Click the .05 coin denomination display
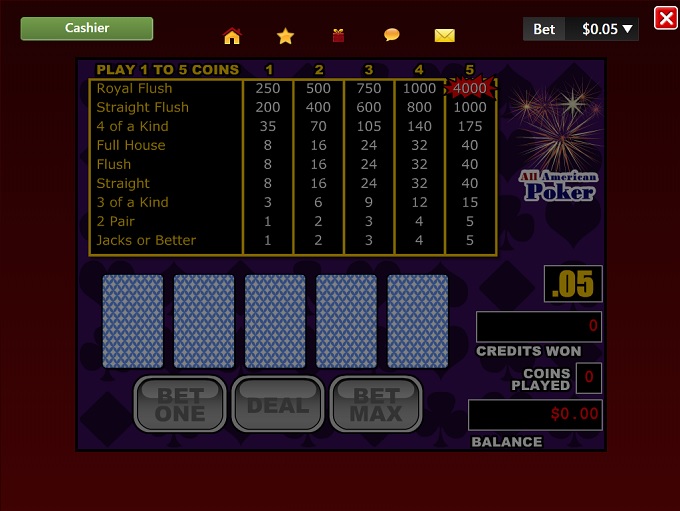 [x=573, y=284]
